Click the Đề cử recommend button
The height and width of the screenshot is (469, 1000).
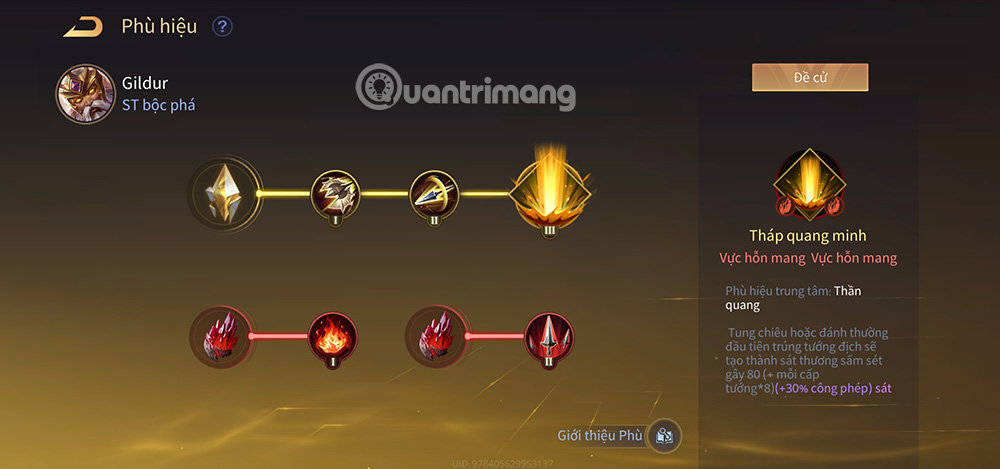click(810, 78)
